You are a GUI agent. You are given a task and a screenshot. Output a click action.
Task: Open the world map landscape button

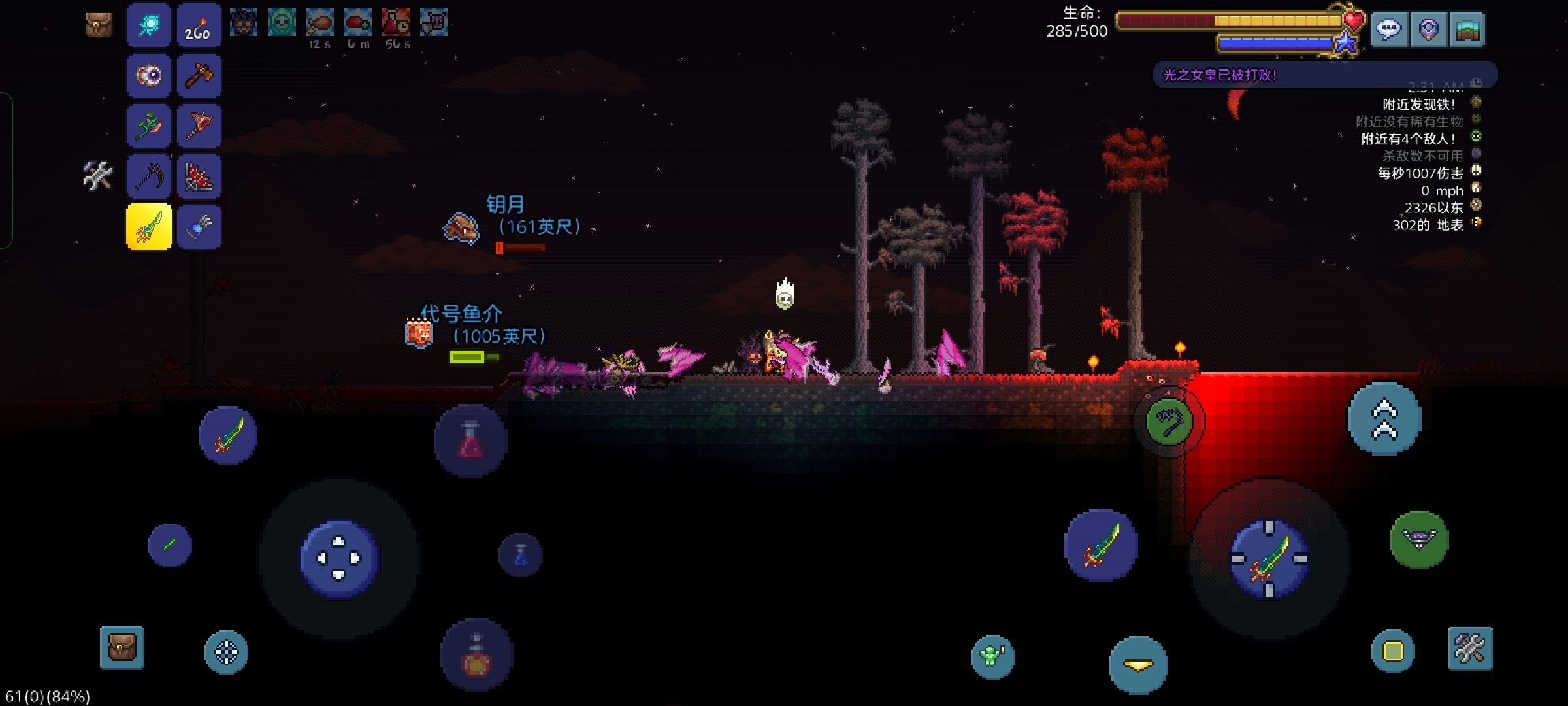click(1467, 29)
